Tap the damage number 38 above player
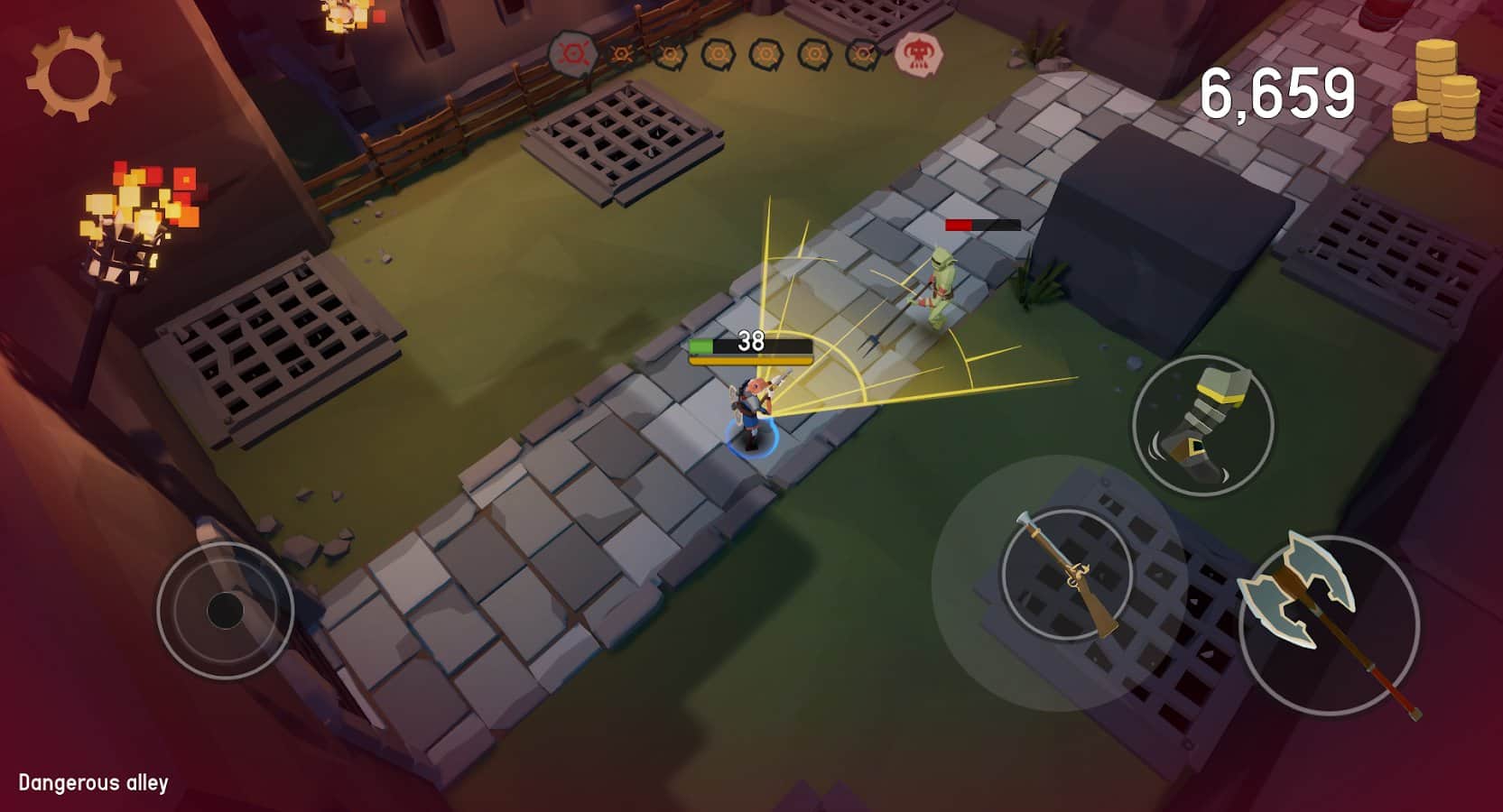The image size is (1503, 812). click(749, 341)
